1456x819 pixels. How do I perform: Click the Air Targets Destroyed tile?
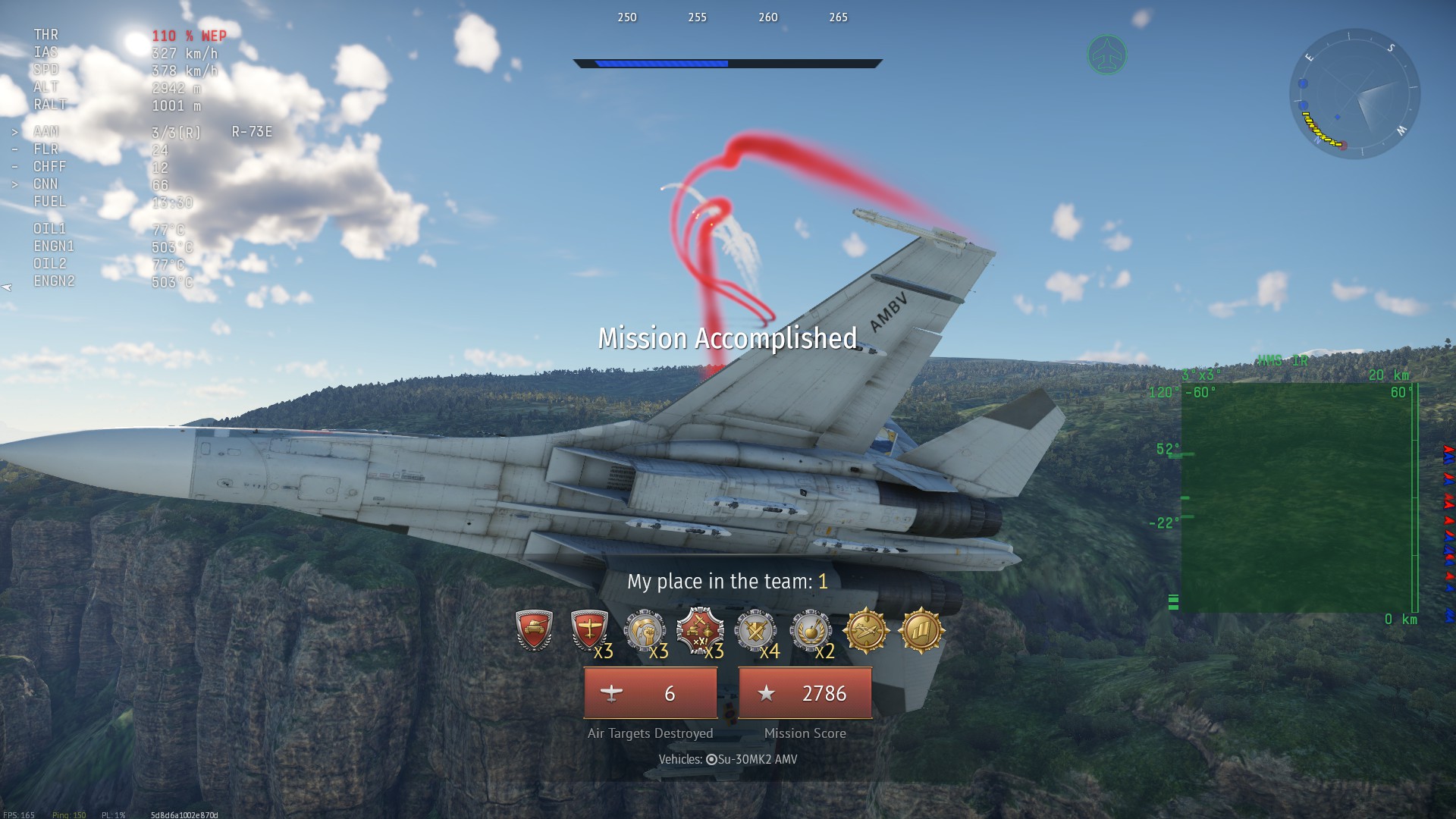coord(650,693)
